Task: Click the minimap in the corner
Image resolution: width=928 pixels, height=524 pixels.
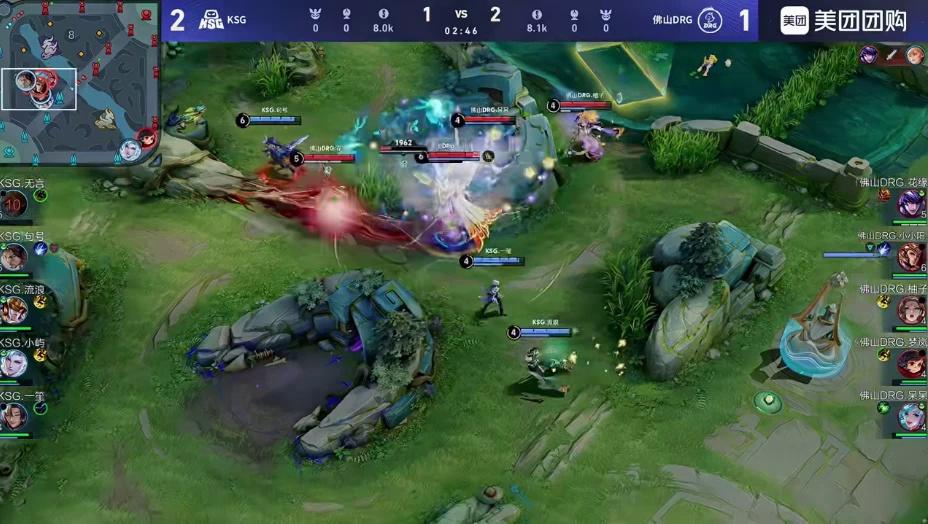Action: point(80,84)
